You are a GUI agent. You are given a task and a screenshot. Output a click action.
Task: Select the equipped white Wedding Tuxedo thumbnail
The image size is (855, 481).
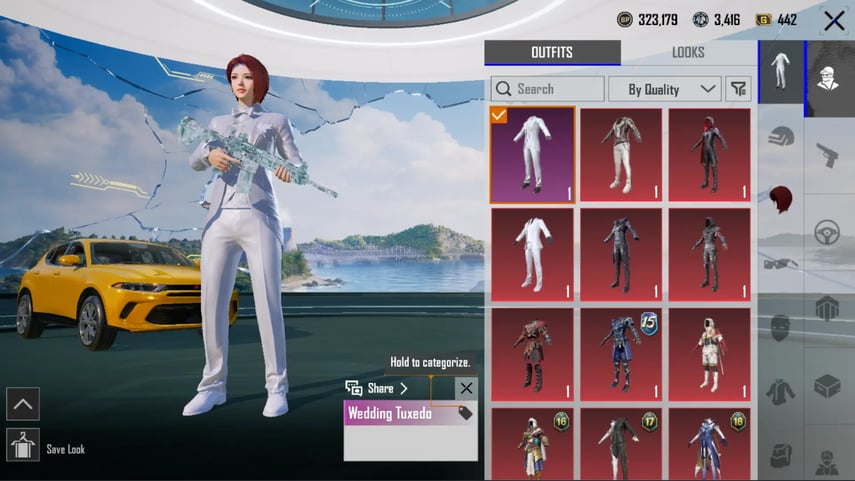533,155
